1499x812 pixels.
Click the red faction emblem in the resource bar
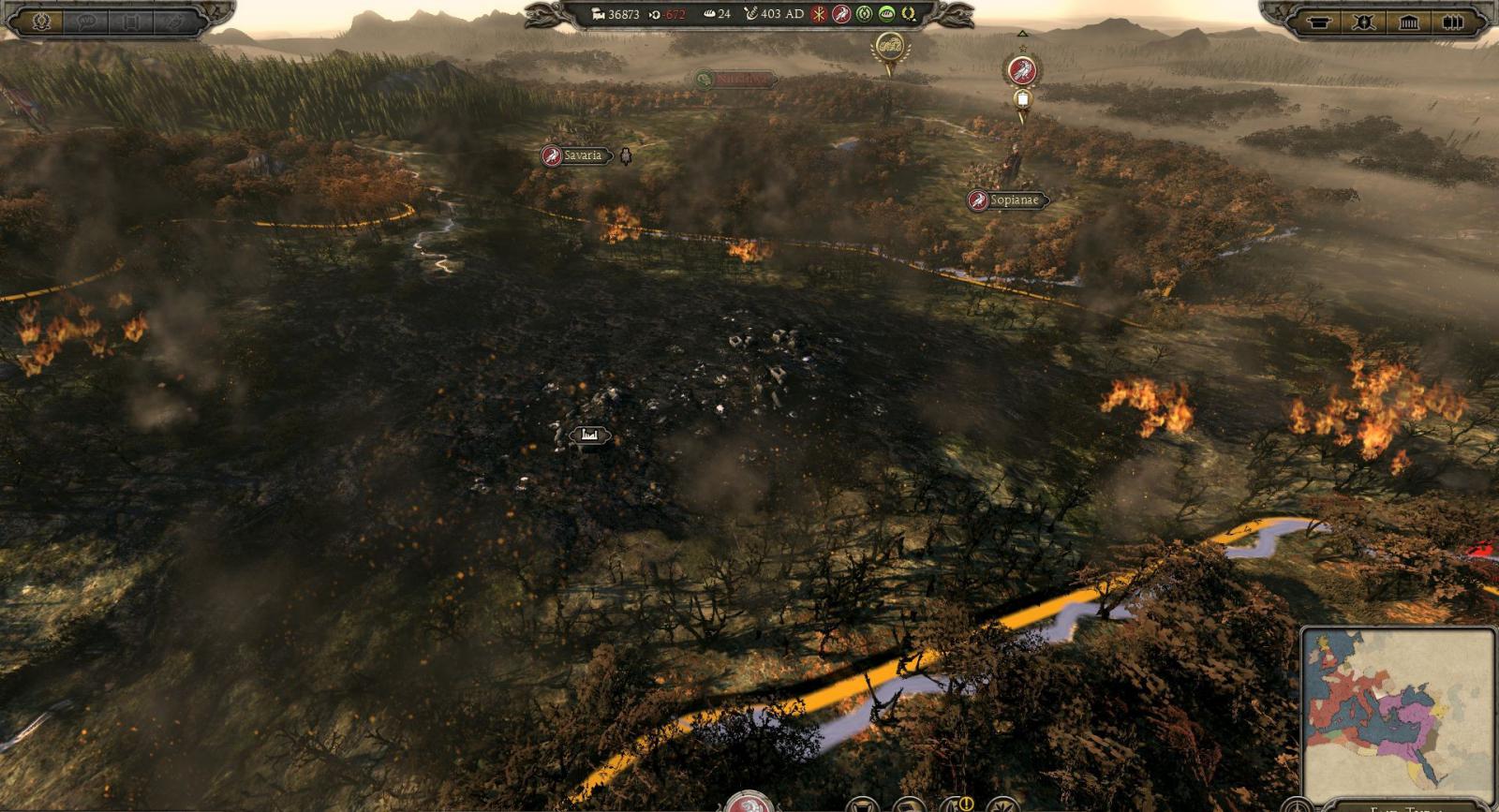(842, 14)
